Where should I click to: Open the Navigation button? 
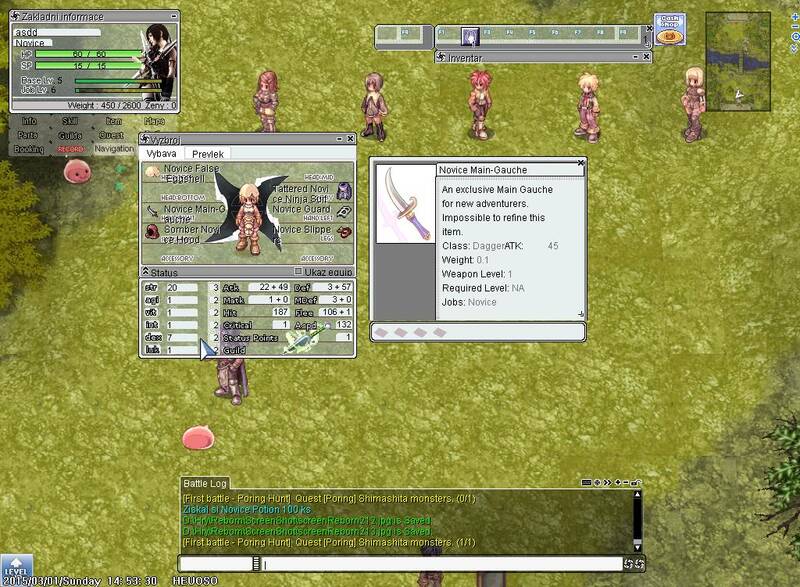point(114,149)
